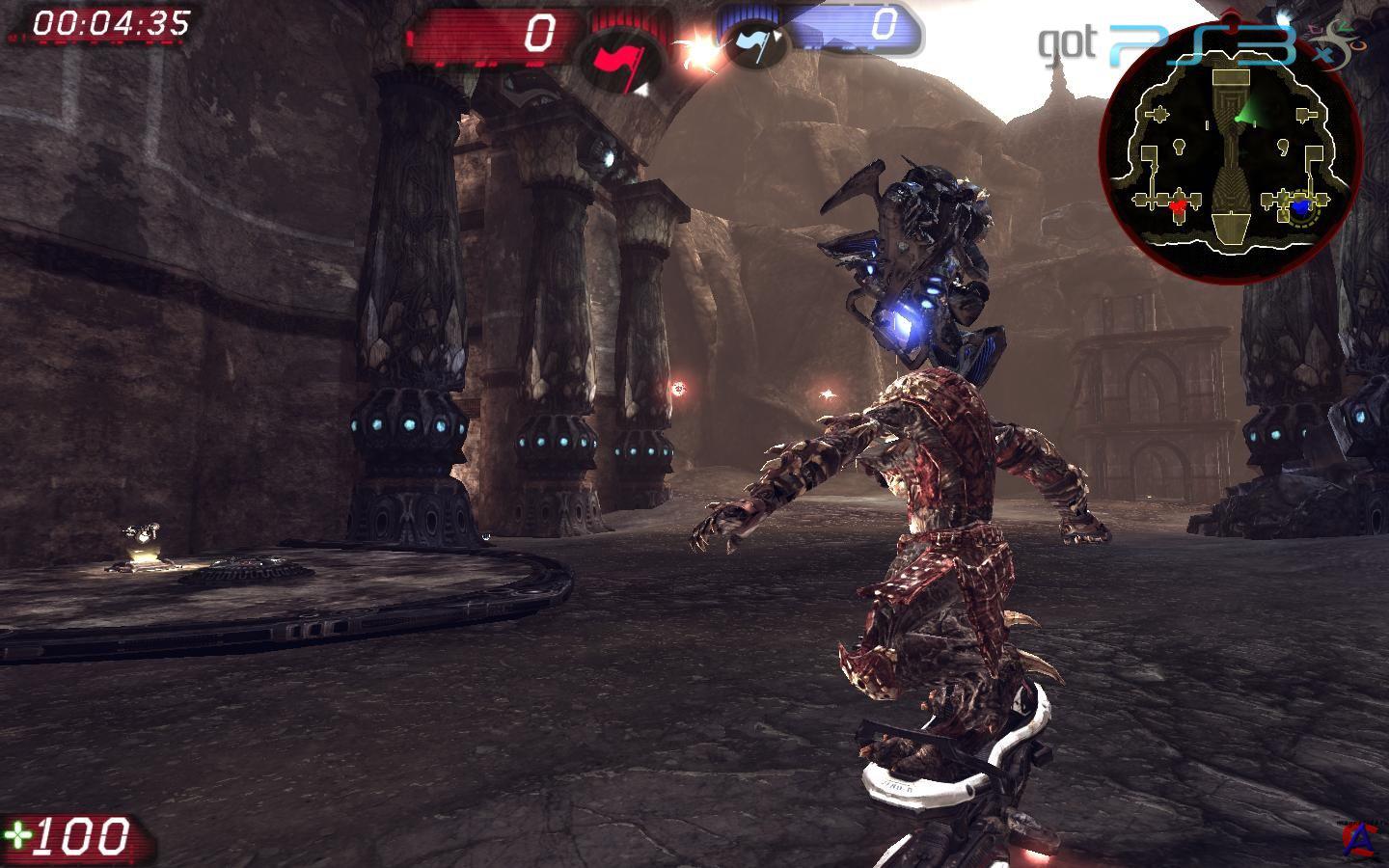The image size is (1389, 868).
Task: Click the circular minimap
Action: coord(1236,148)
